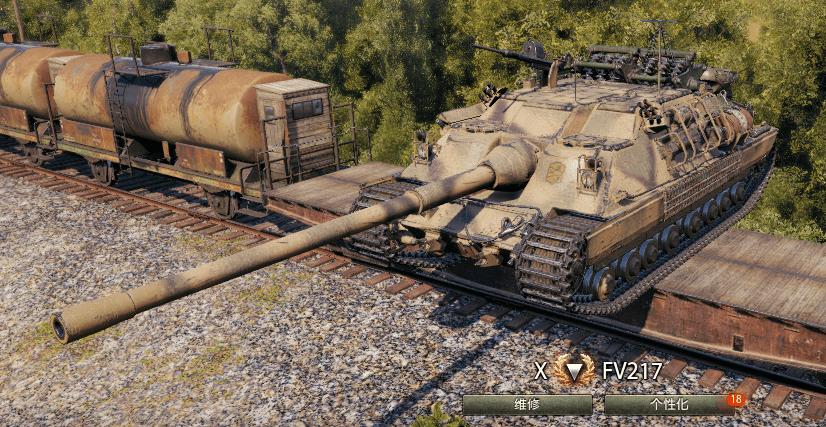Click the 维修 (Repair) button

pyautogui.click(x=527, y=405)
